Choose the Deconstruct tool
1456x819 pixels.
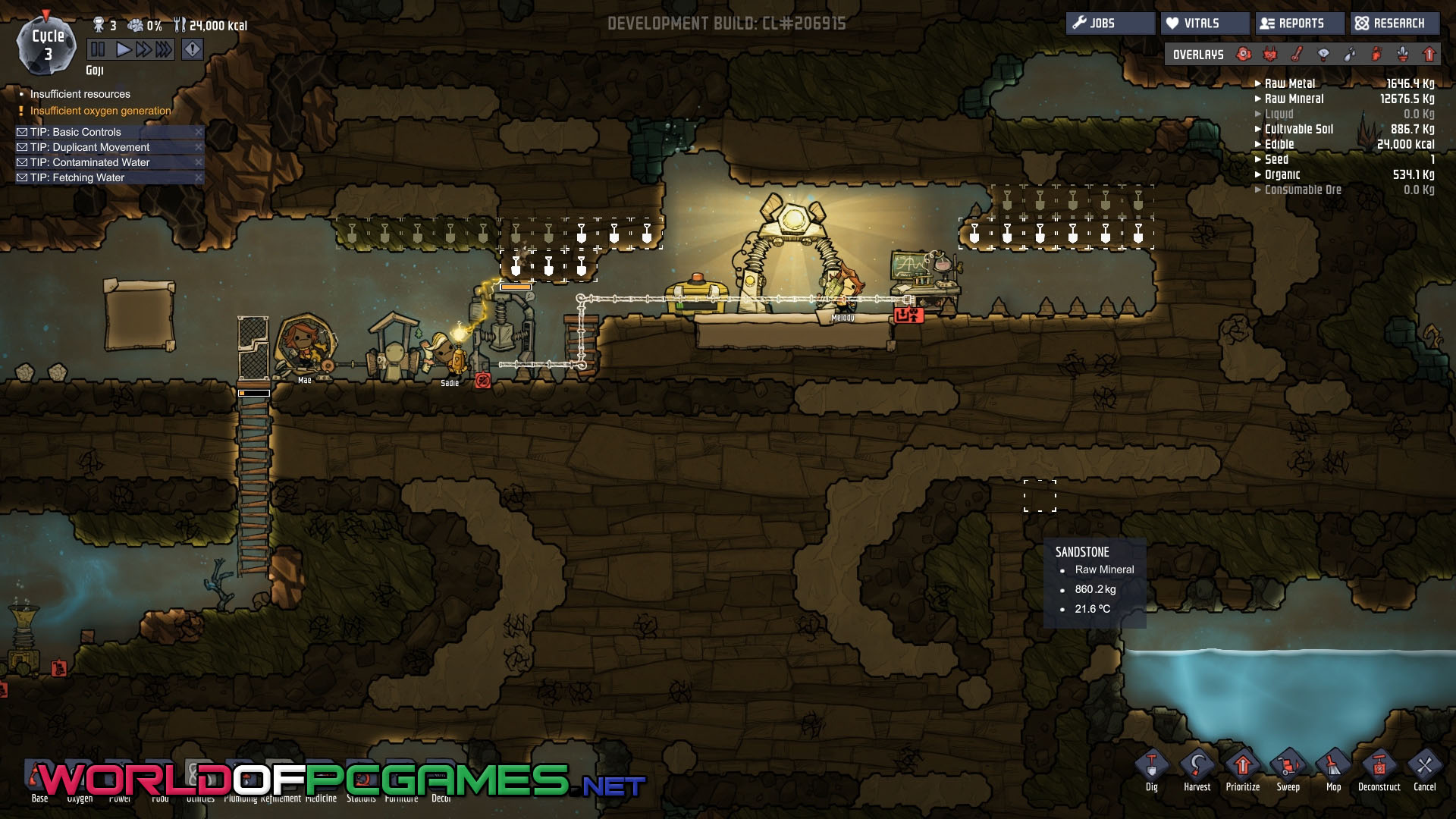[x=1379, y=768]
